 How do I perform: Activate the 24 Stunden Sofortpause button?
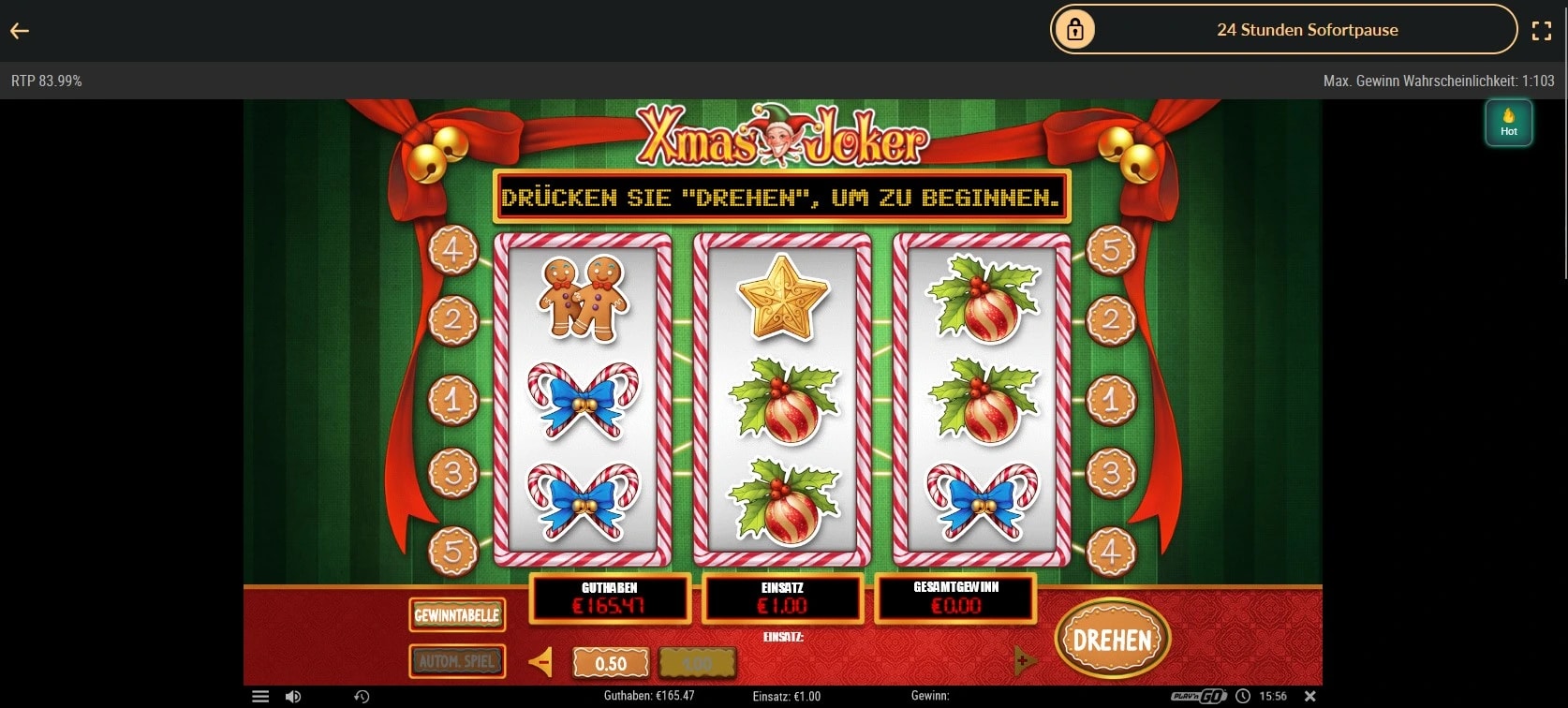[x=1283, y=30]
